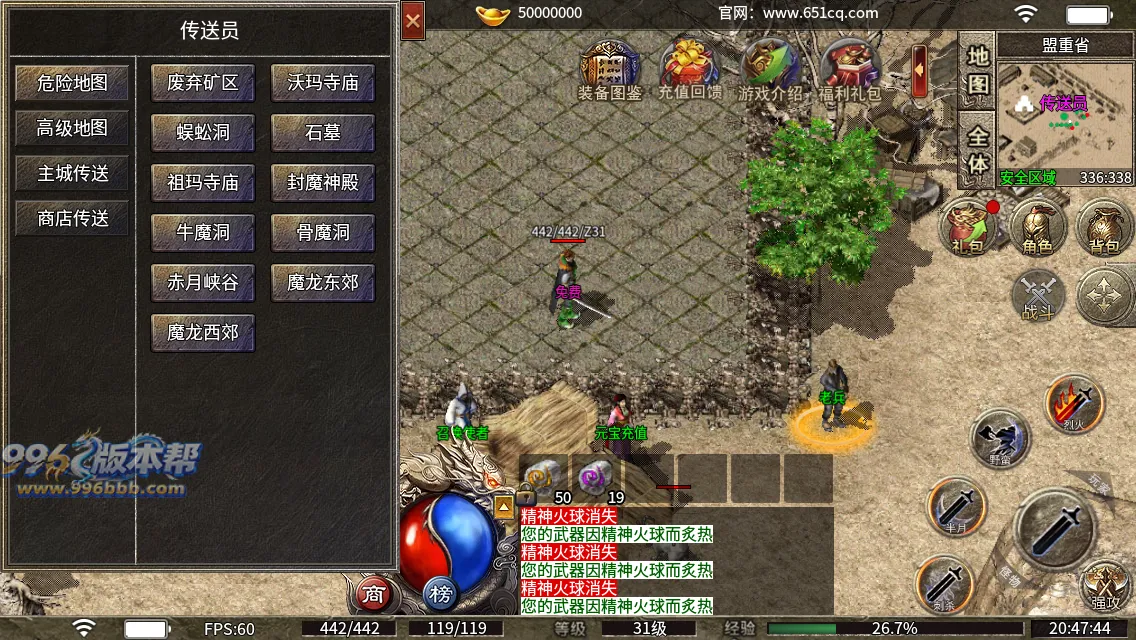Teleport to 废弃矿区
Screen dimensions: 1136x640
coord(203,83)
